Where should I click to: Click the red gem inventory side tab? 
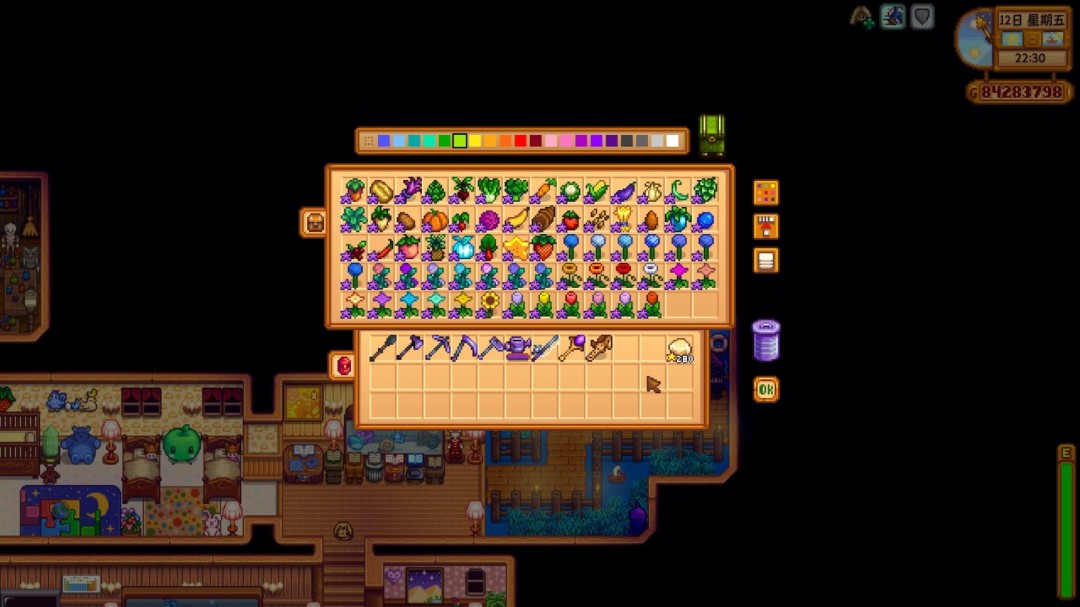pyautogui.click(x=343, y=365)
